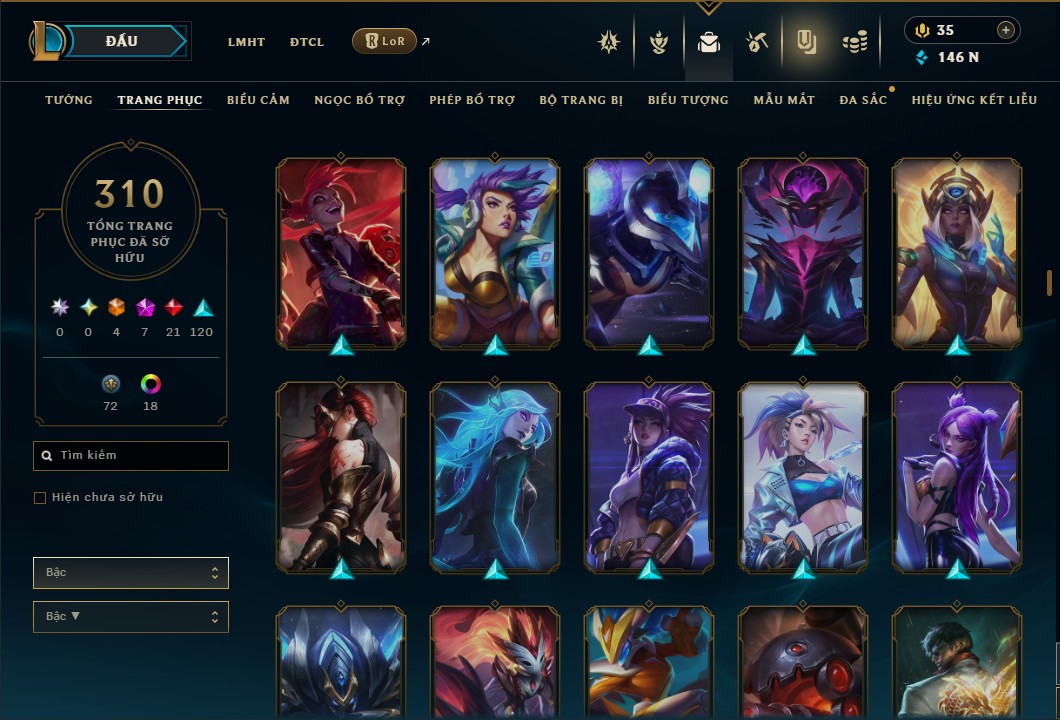
Task: Click the Tìm kiếm search field
Action: pyautogui.click(x=131, y=456)
